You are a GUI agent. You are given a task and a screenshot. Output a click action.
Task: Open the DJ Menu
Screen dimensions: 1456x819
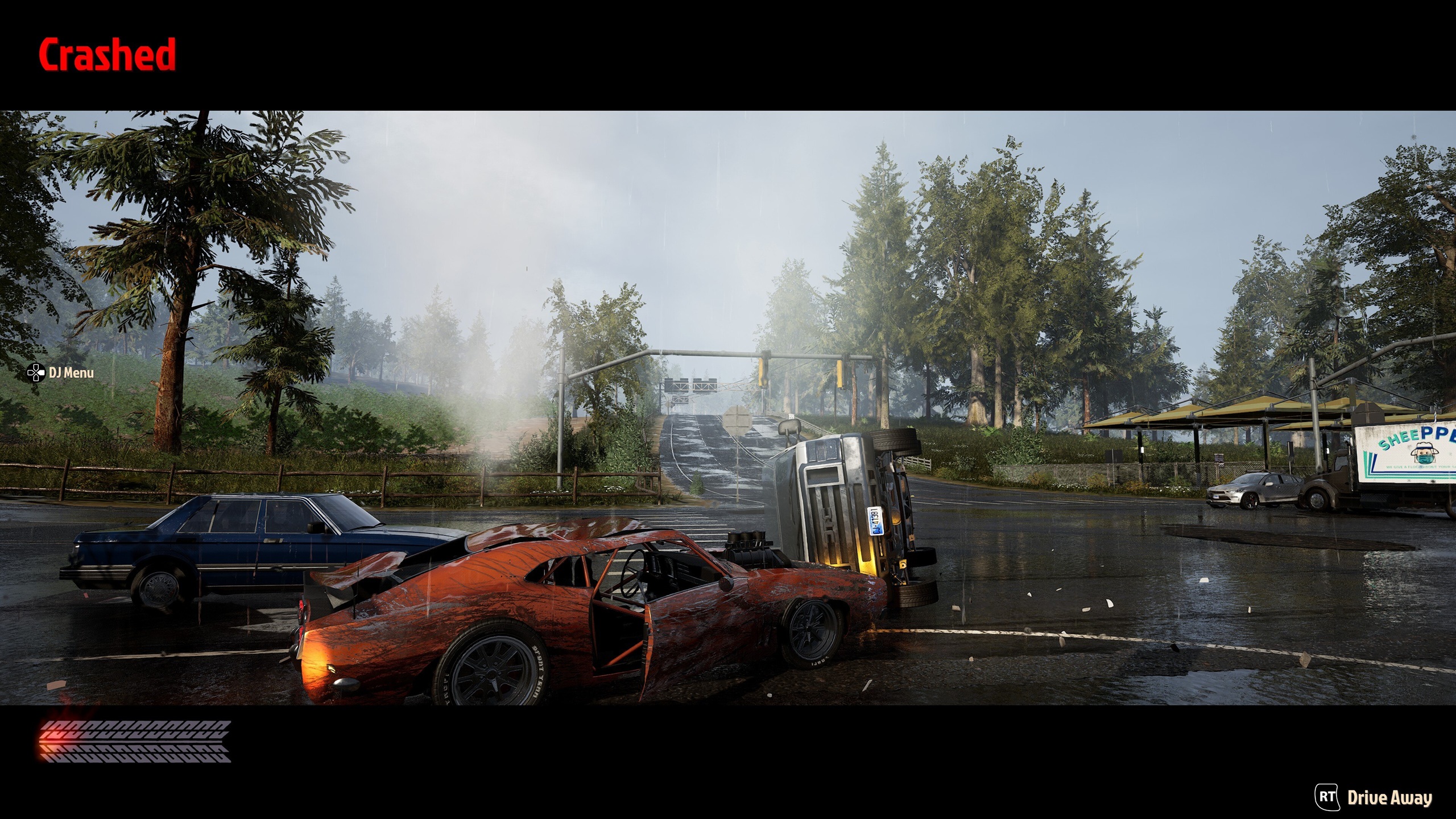click(x=61, y=373)
